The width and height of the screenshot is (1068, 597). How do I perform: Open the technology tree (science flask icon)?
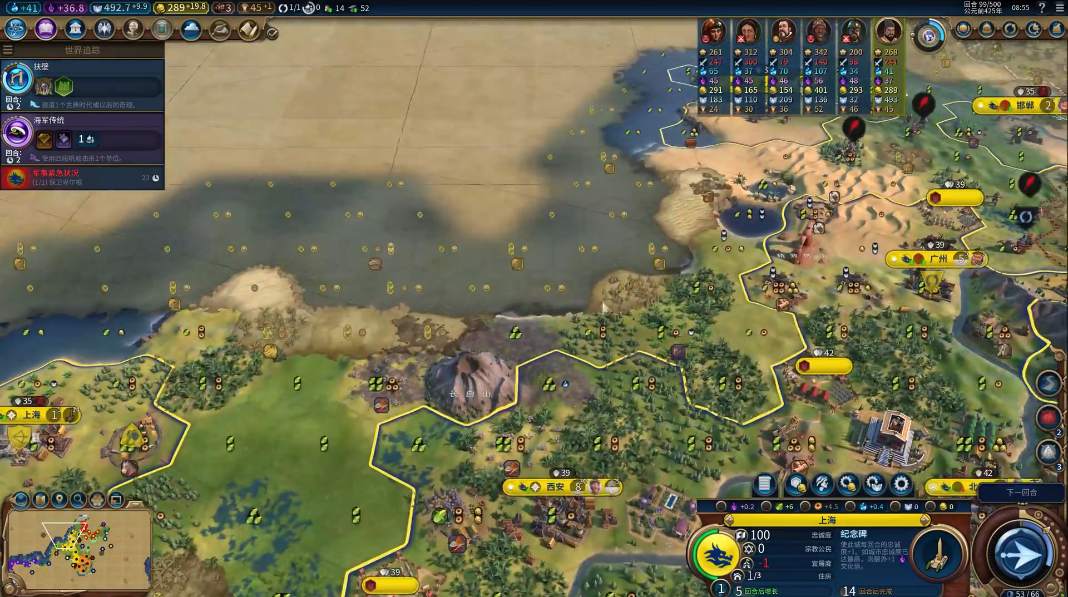[16, 29]
